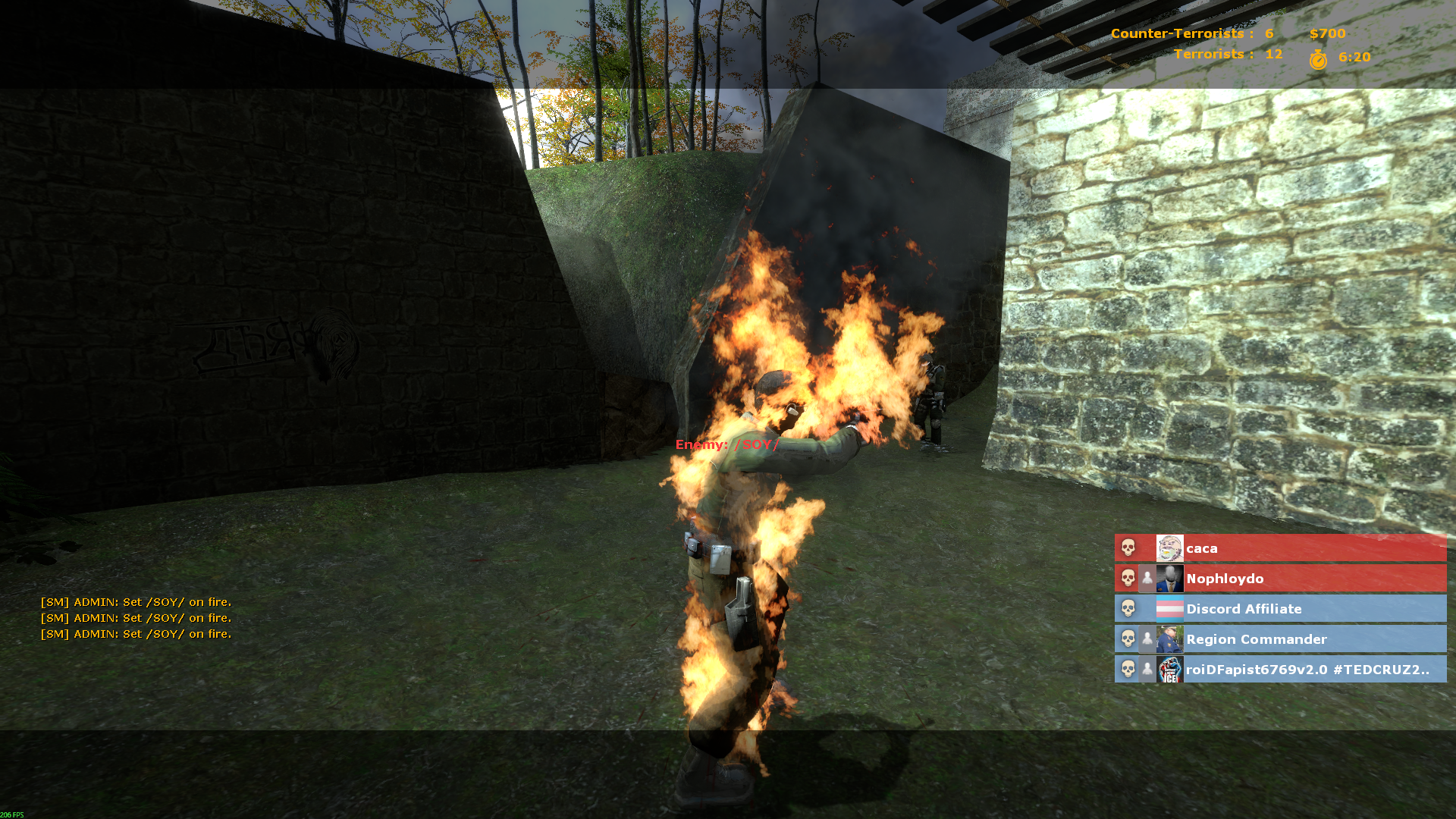Select the Nophloydo player row
The height and width of the screenshot is (819, 1456).
[1280, 579]
